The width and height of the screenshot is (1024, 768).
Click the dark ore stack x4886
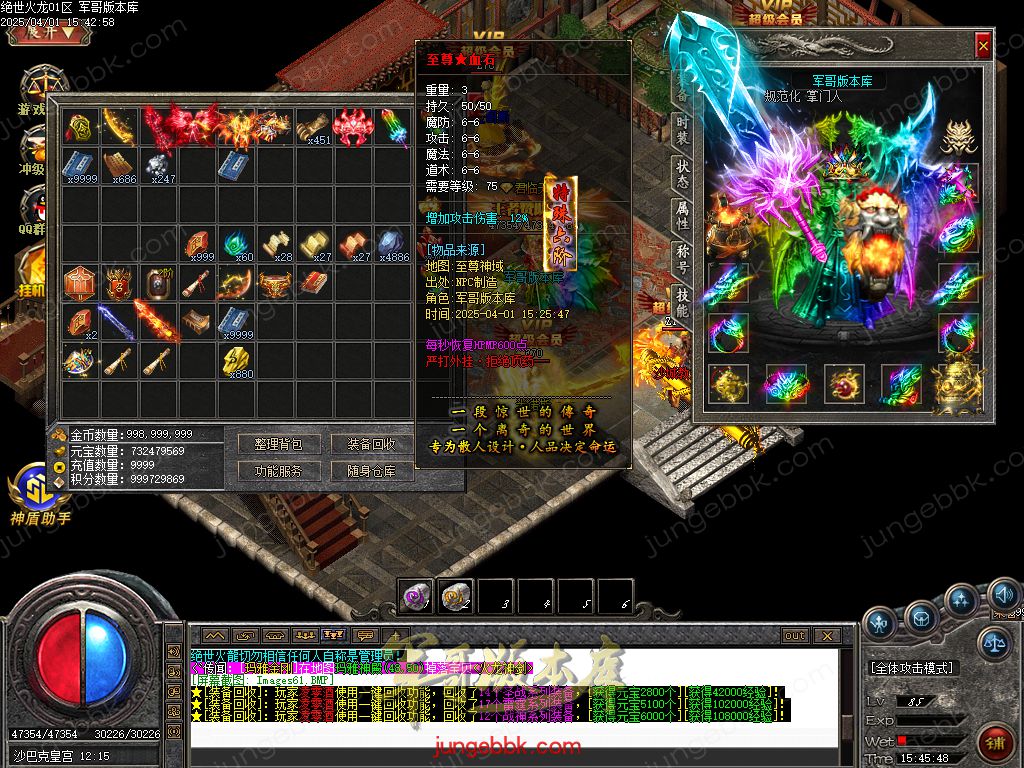(390, 244)
